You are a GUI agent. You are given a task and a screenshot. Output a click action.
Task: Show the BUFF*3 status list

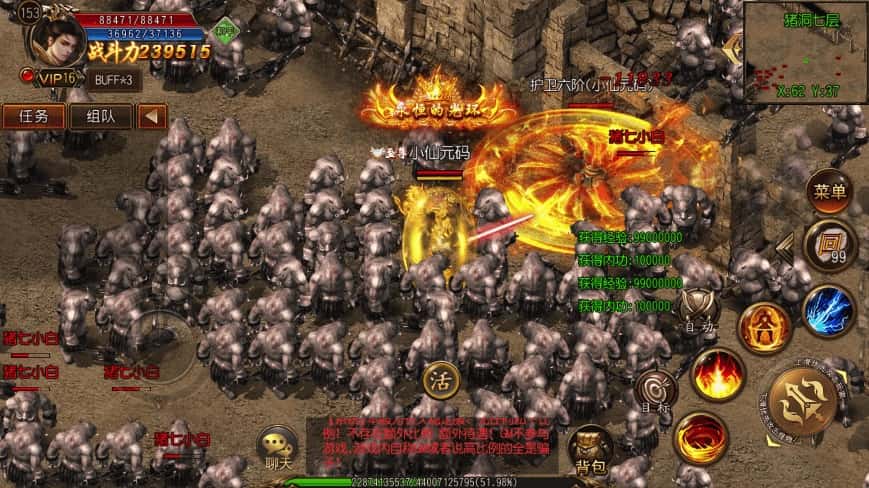click(113, 79)
